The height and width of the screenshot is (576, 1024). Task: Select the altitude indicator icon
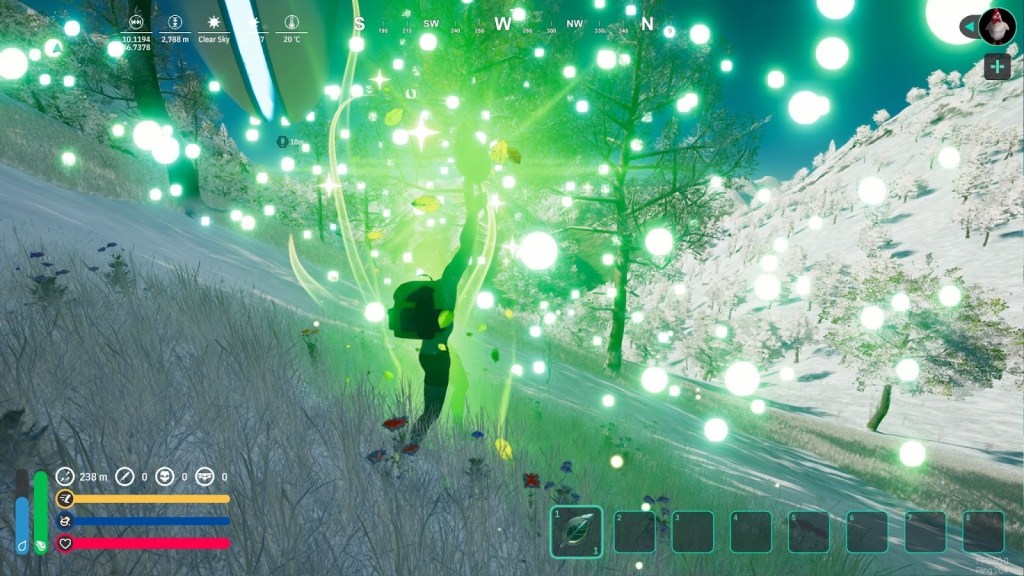pos(174,21)
